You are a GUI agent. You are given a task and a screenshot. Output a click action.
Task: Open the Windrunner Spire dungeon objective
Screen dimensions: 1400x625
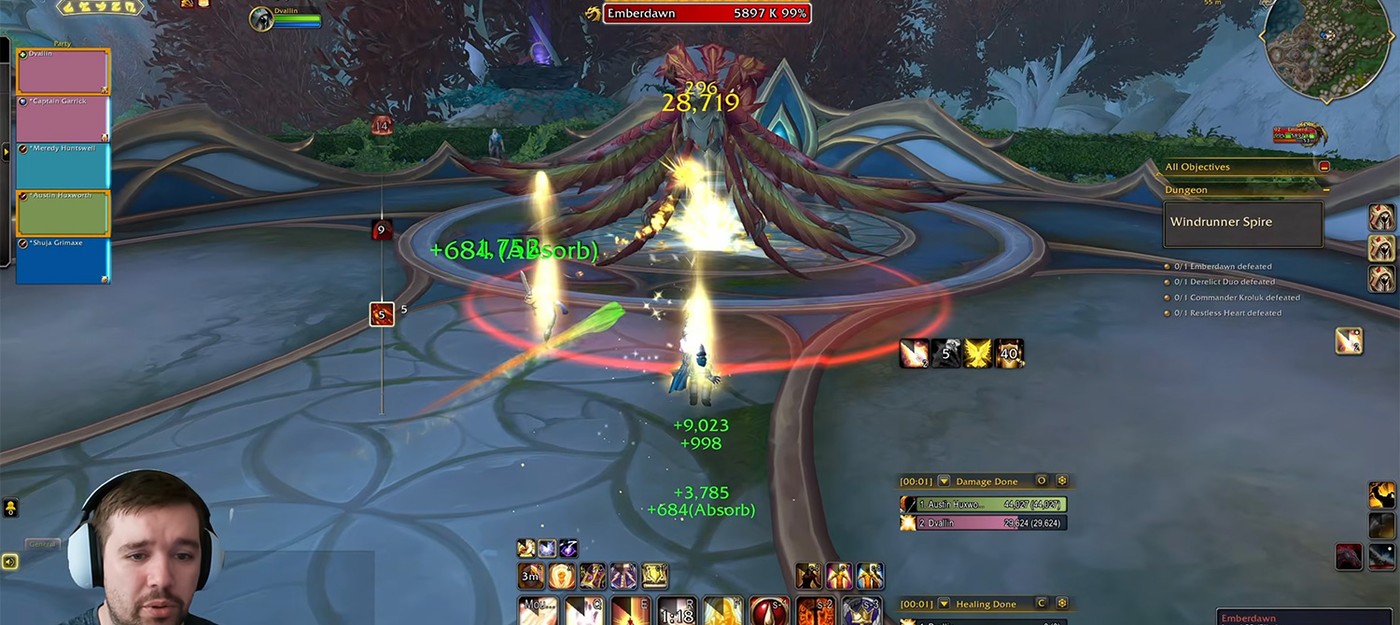click(x=1243, y=223)
